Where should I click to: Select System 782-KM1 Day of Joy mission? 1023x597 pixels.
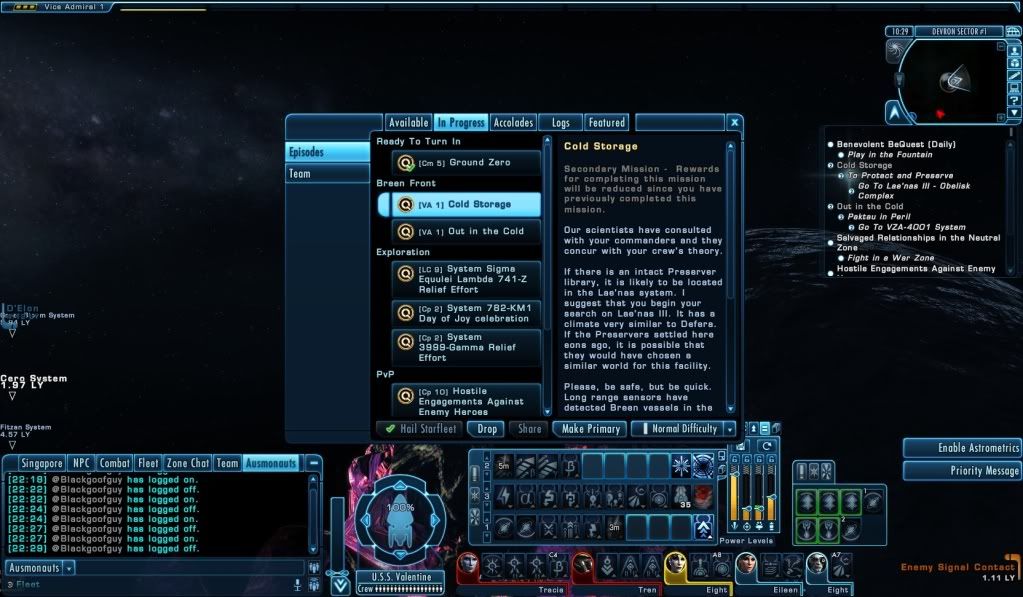[466, 312]
